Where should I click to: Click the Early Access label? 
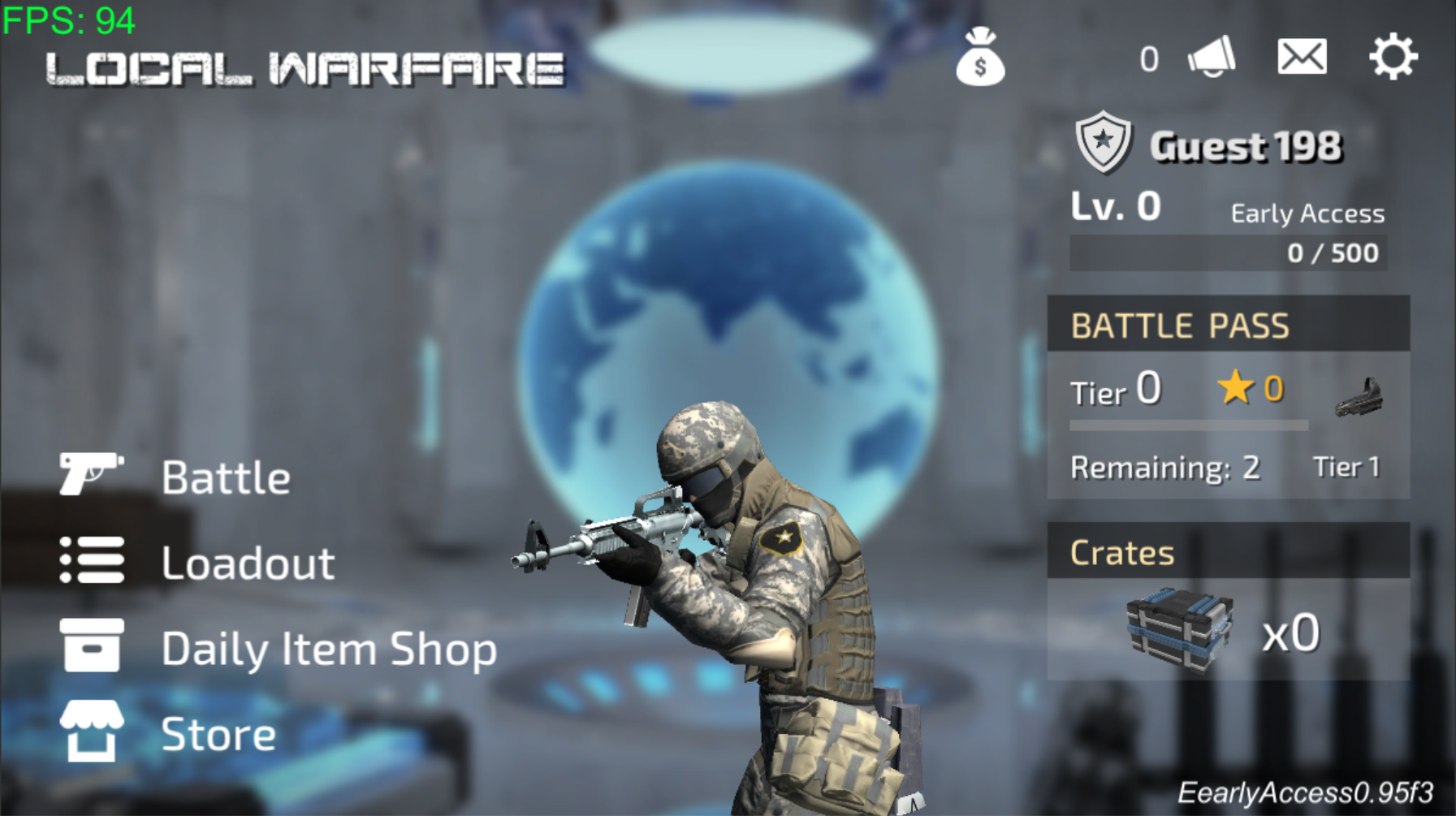click(x=1307, y=213)
